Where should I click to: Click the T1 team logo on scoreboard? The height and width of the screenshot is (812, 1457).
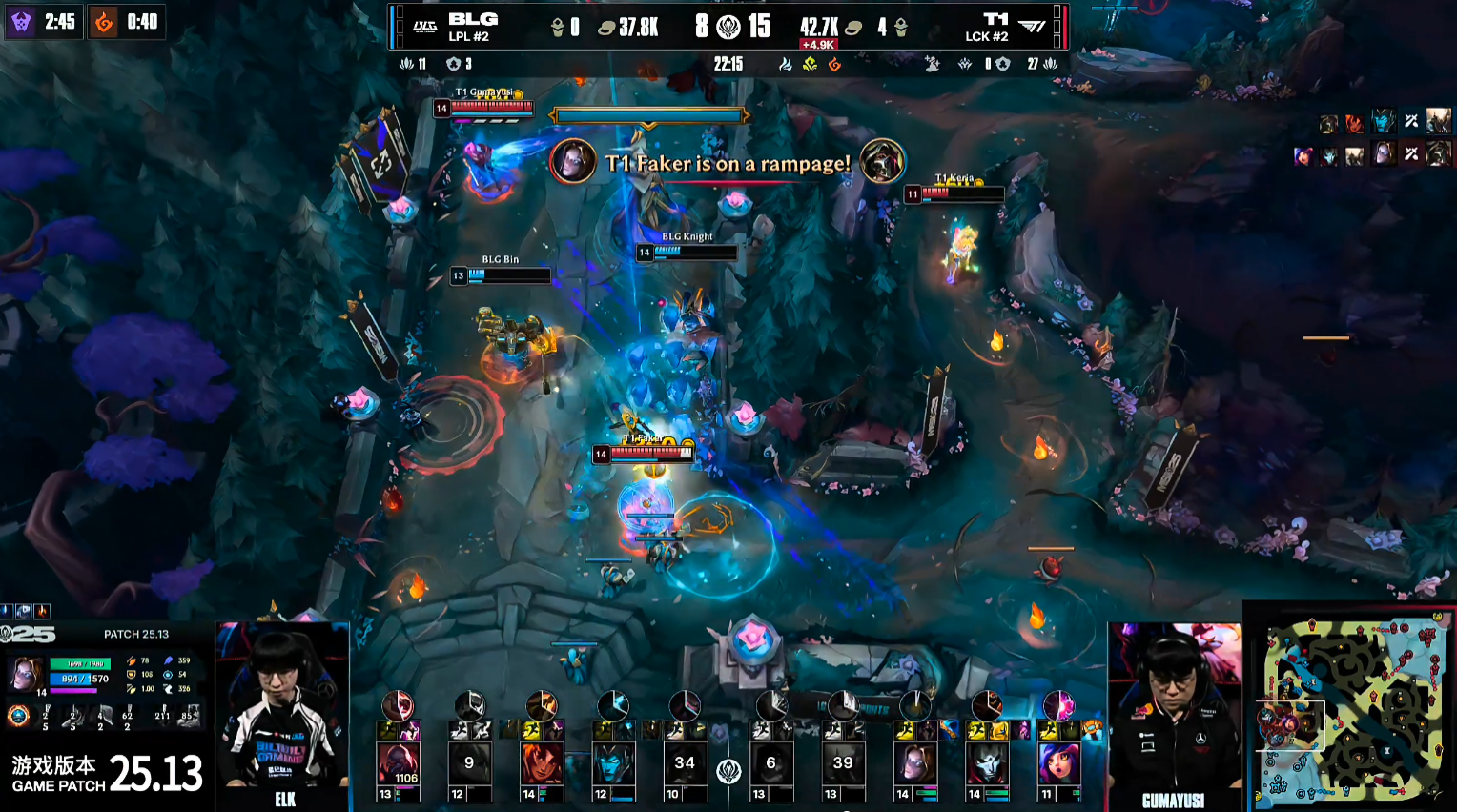coord(1032,27)
